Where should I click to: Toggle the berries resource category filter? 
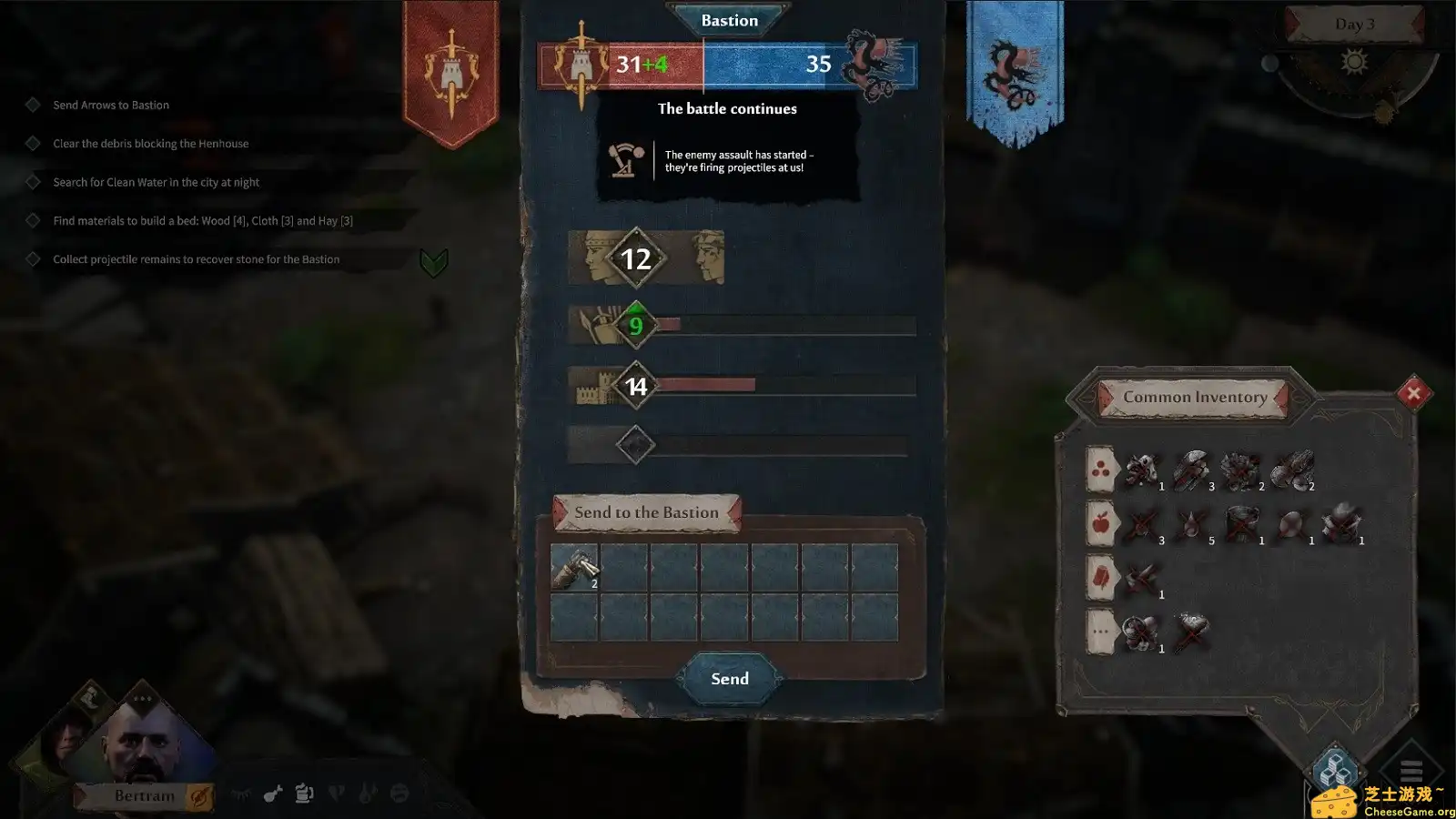pos(1100,470)
